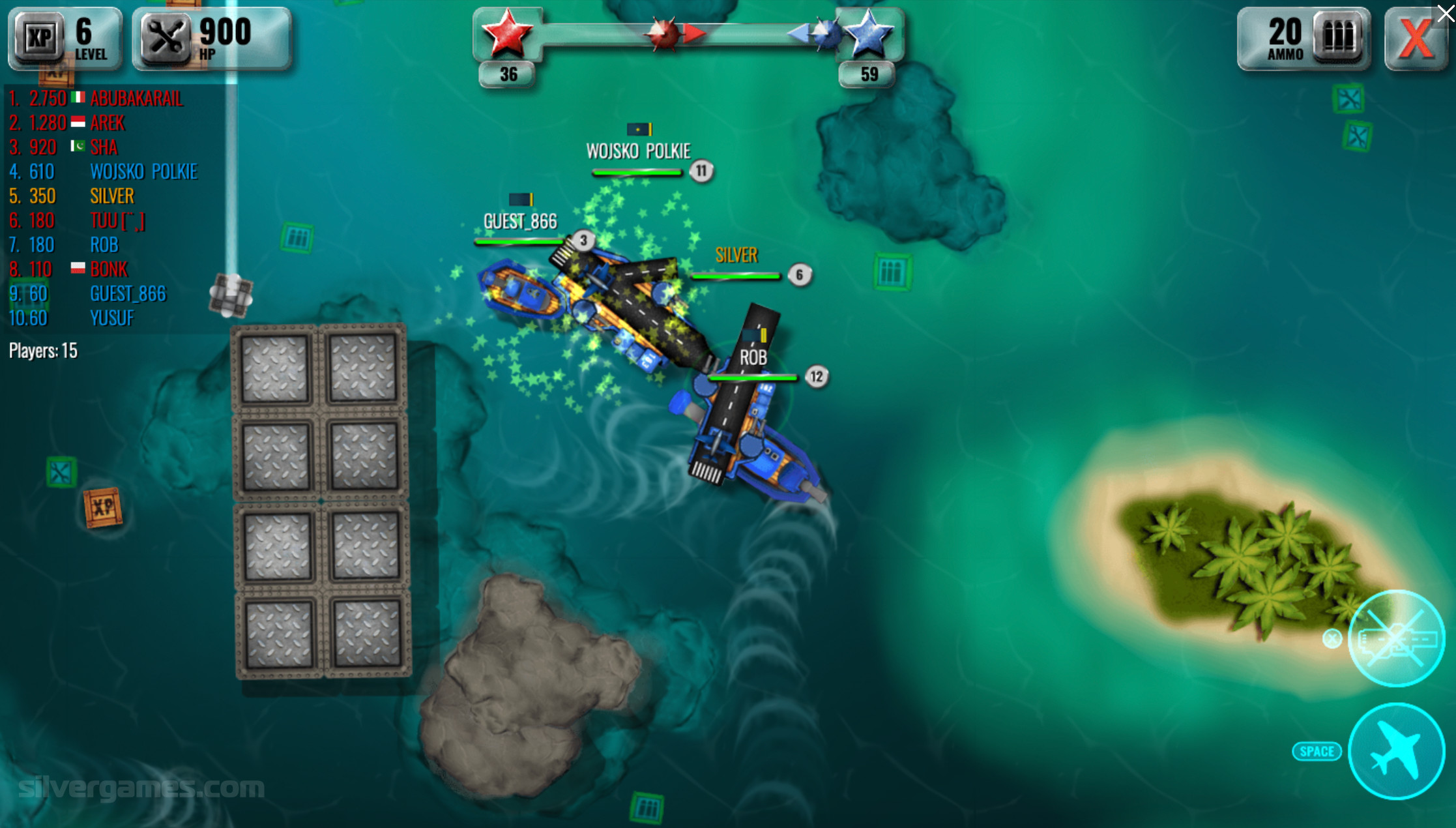This screenshot has width=1456, height=828.
Task: Click the XP level icon
Action: (x=39, y=38)
